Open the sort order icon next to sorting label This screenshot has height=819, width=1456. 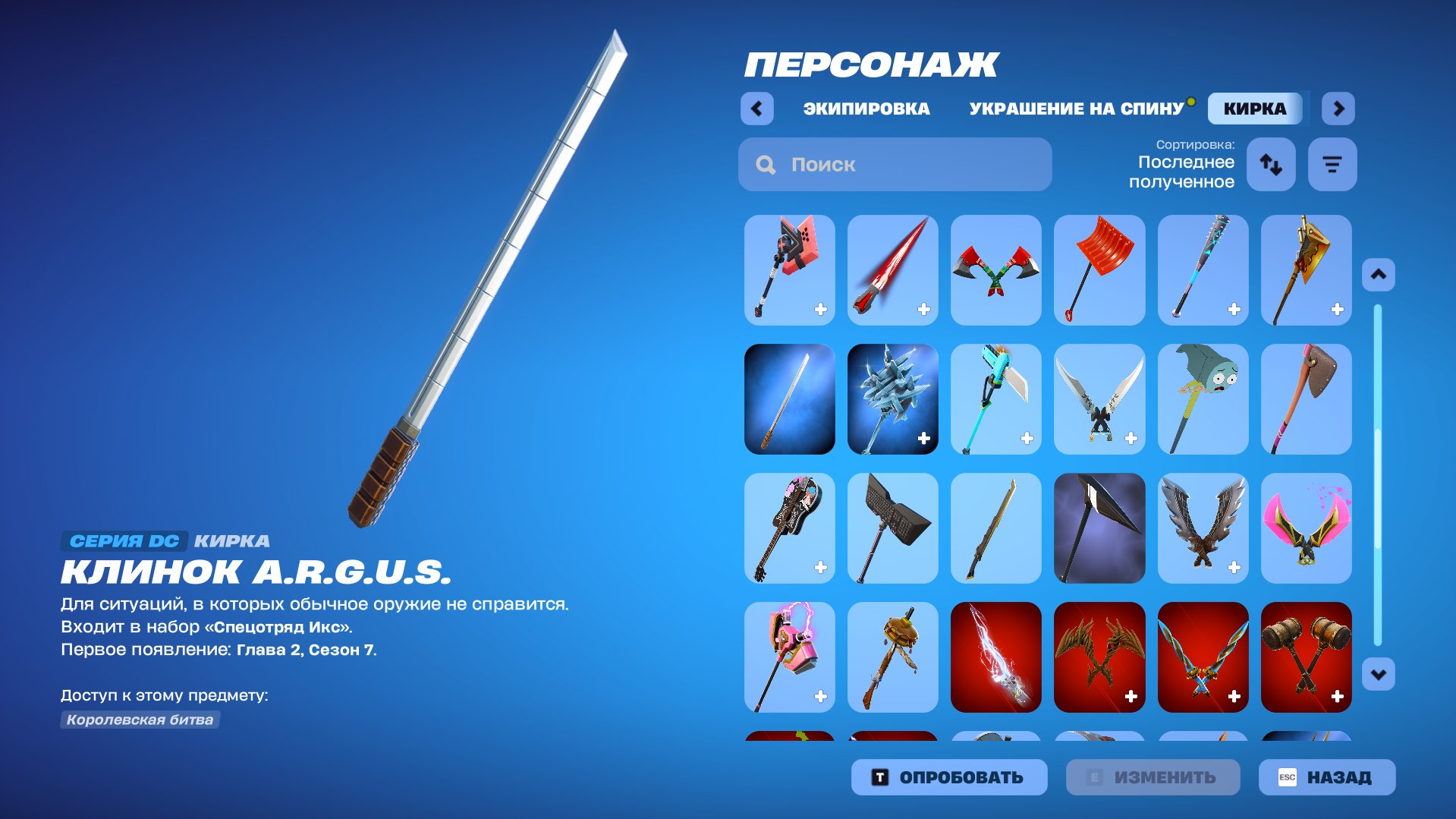(1271, 164)
